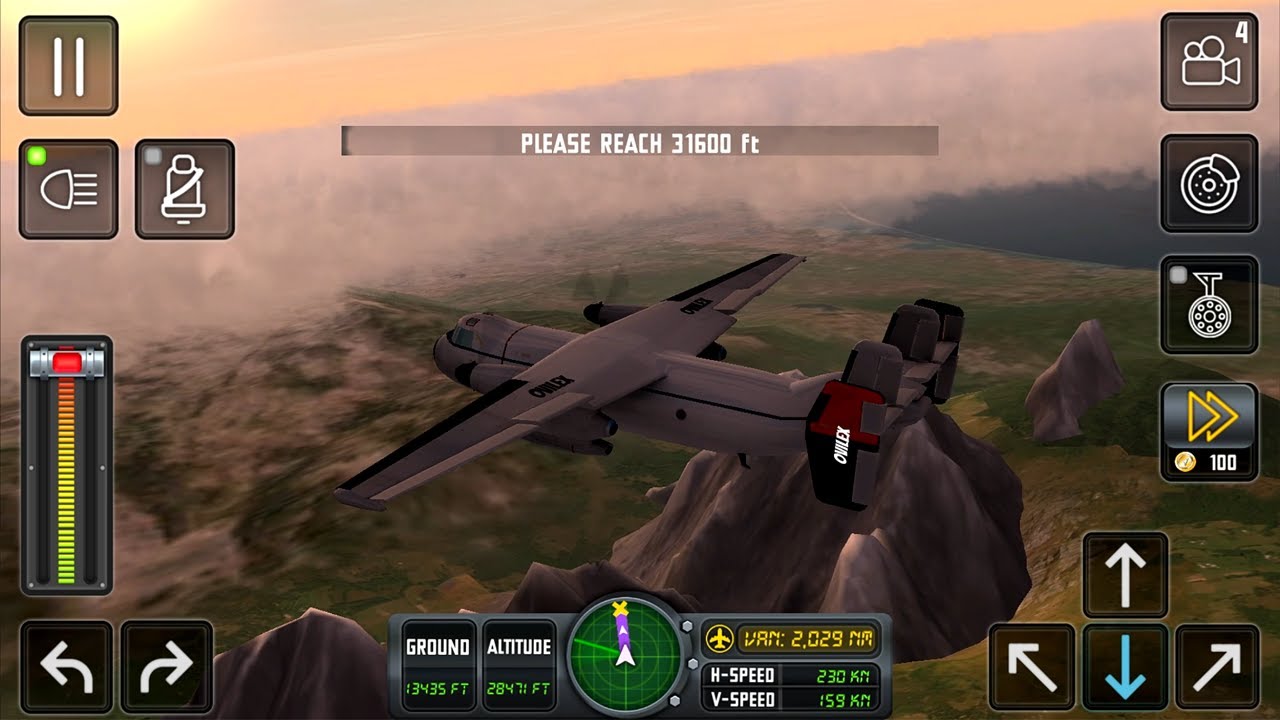Bank with the up-left diagonal arrow
The image size is (1280, 720).
point(1032,667)
